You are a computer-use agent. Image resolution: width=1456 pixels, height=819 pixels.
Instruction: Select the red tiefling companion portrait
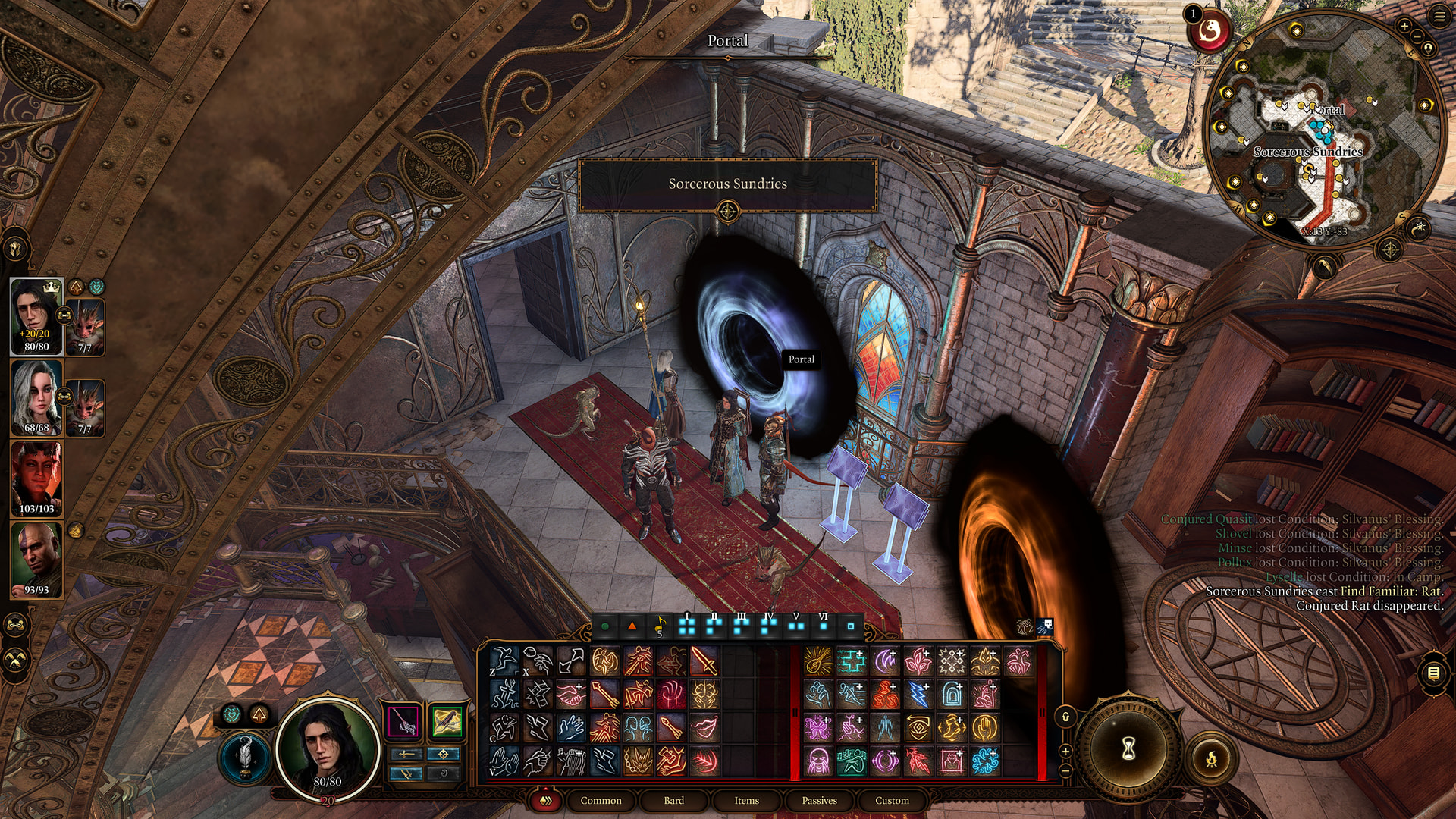tap(36, 479)
